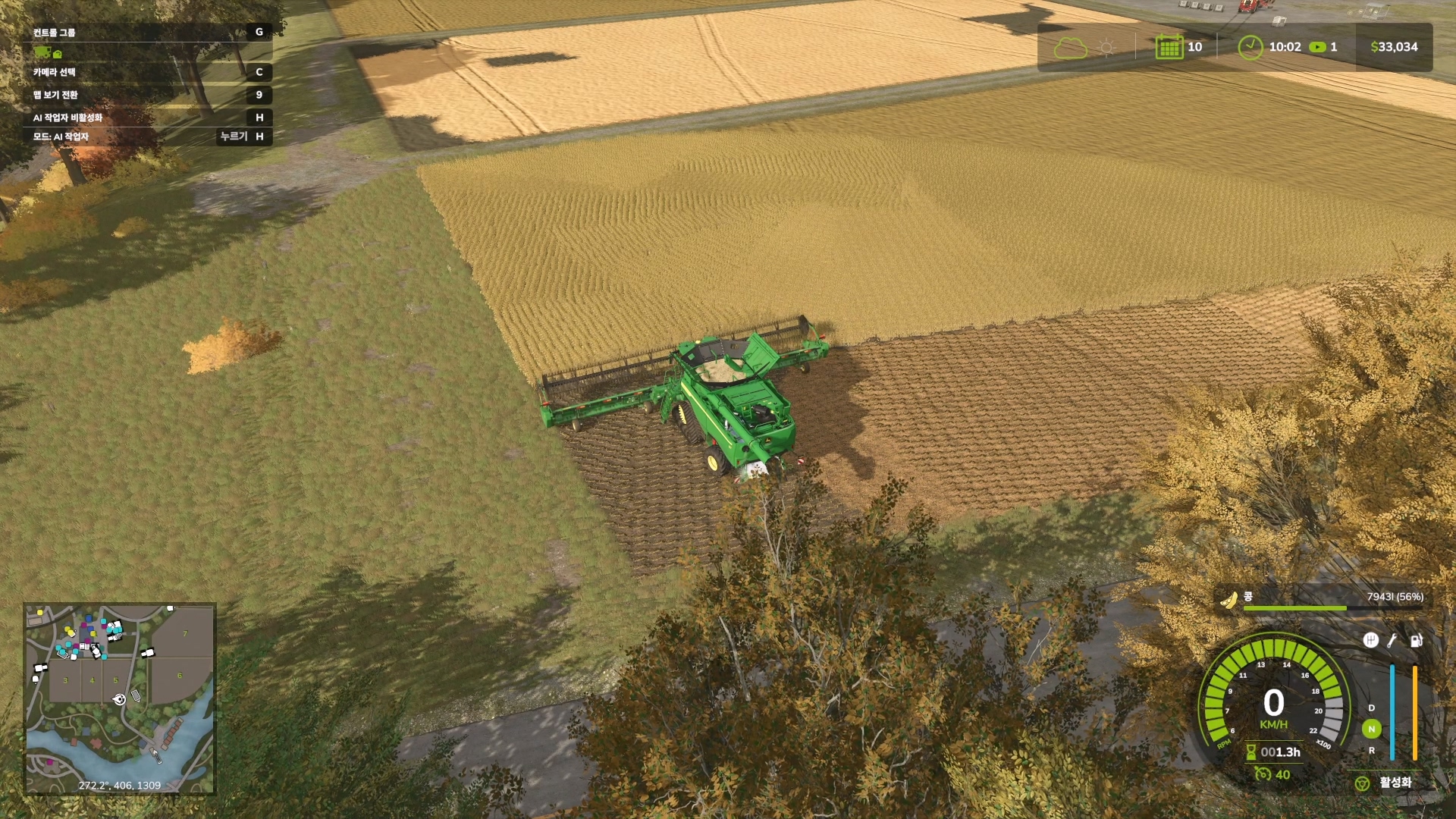Click the cruise control speed icon
1456x819 pixels.
1262,774
